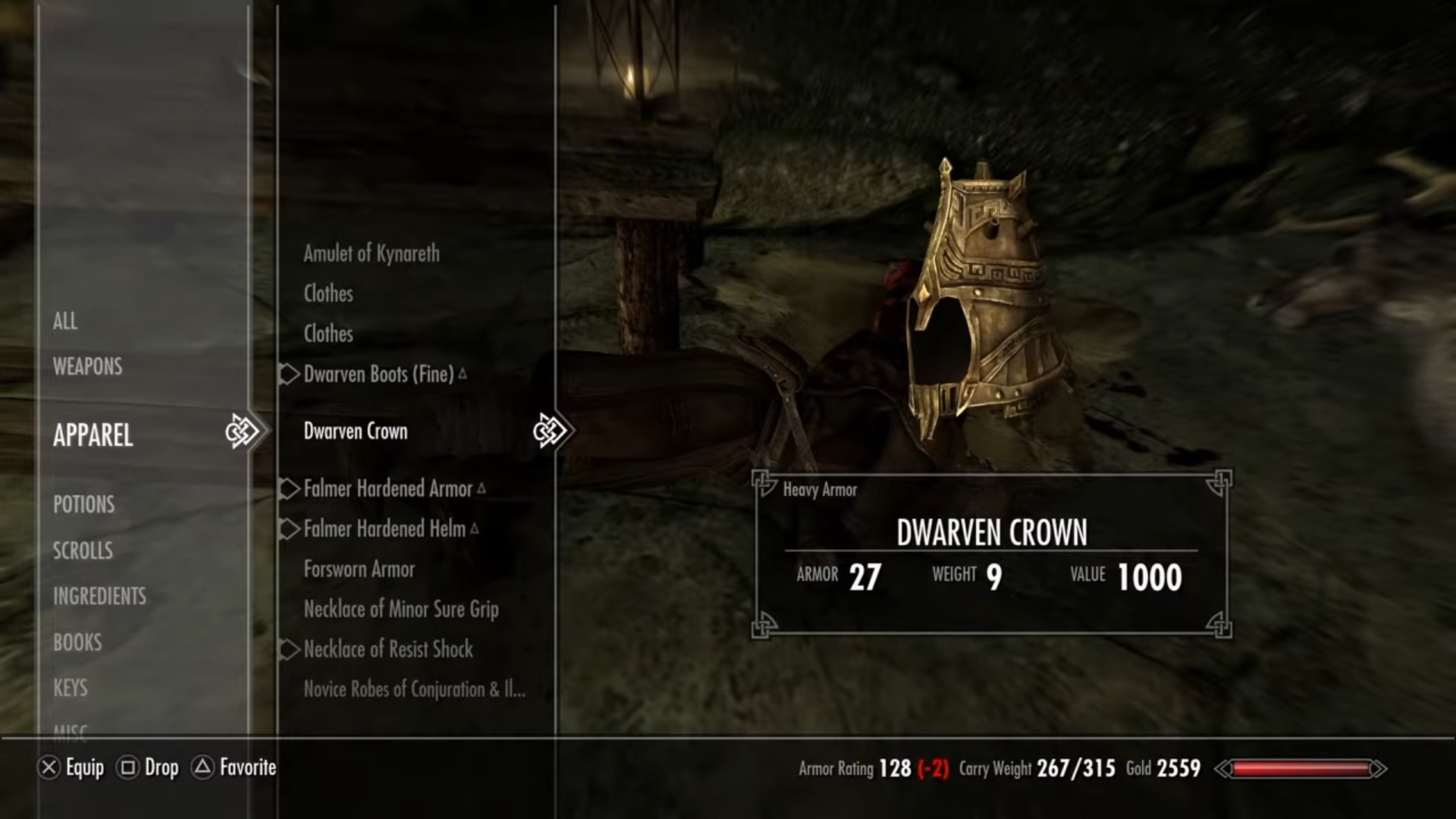The height and width of the screenshot is (819, 1456).
Task: Switch to the WEAPONS category
Action: pyautogui.click(x=87, y=366)
